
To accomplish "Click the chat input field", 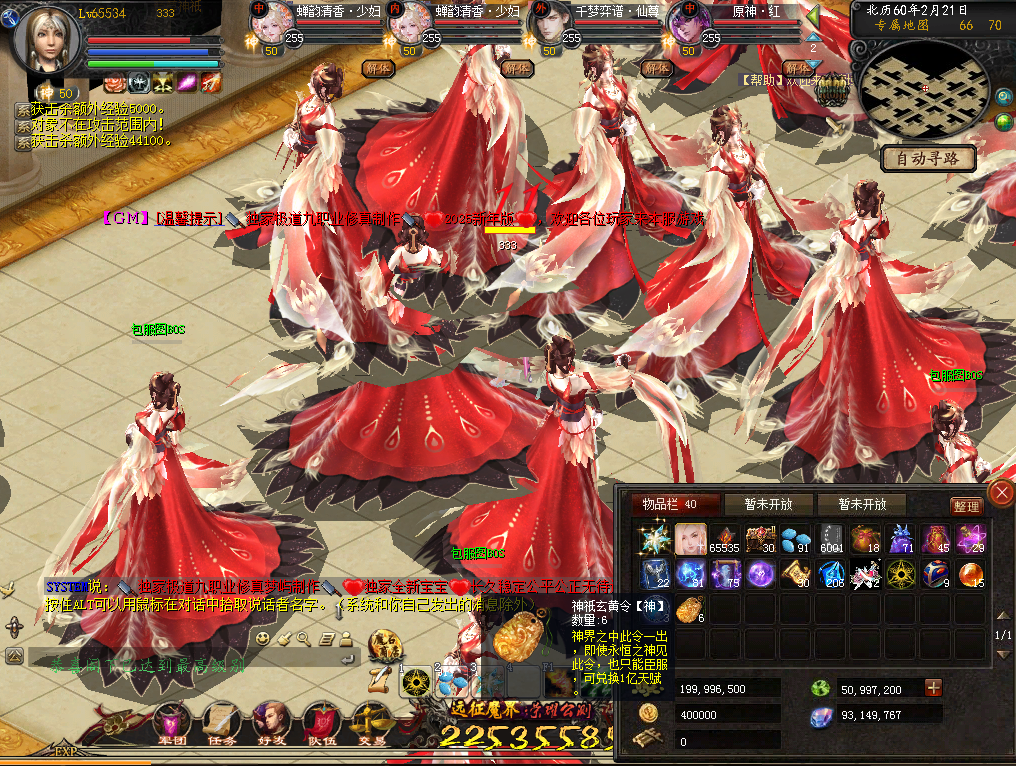I will click(190, 663).
